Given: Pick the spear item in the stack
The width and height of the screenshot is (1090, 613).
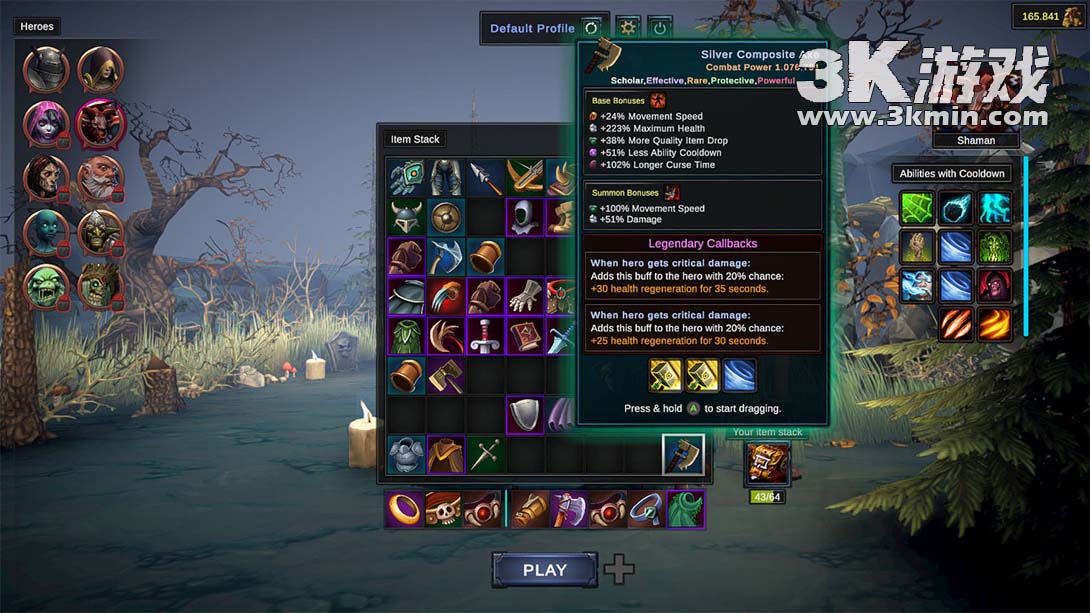Looking at the screenshot, I should click(486, 178).
